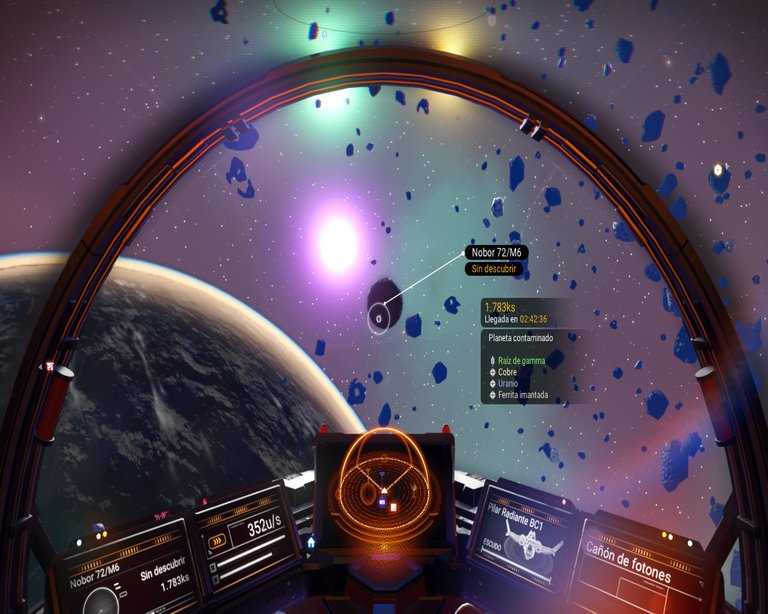Pick the Uranio resource entry
Image resolution: width=768 pixels, height=614 pixels.
point(509,383)
